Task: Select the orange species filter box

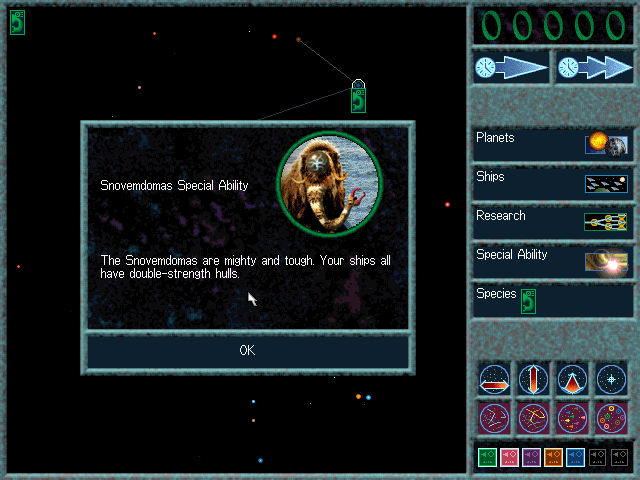Action: pyautogui.click(x=553, y=457)
